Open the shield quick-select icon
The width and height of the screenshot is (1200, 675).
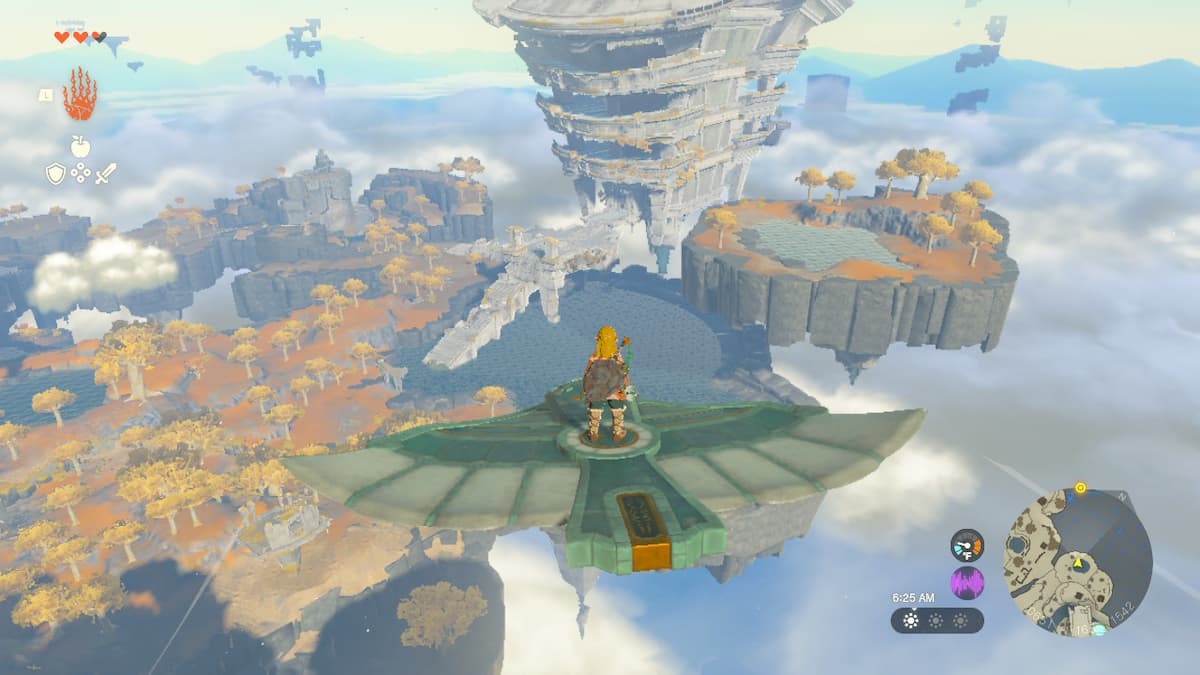pyautogui.click(x=56, y=174)
